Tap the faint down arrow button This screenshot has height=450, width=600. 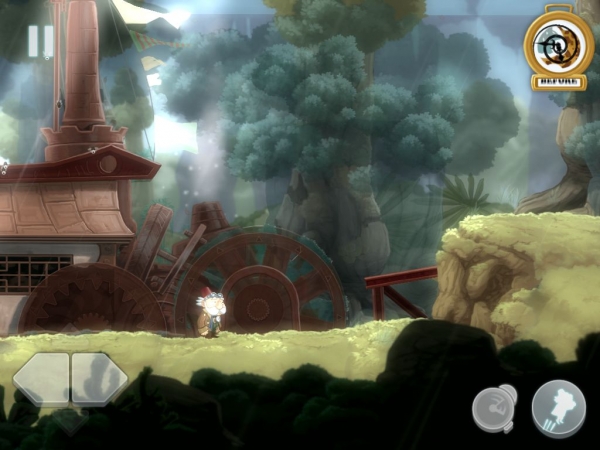click(x=69, y=420)
